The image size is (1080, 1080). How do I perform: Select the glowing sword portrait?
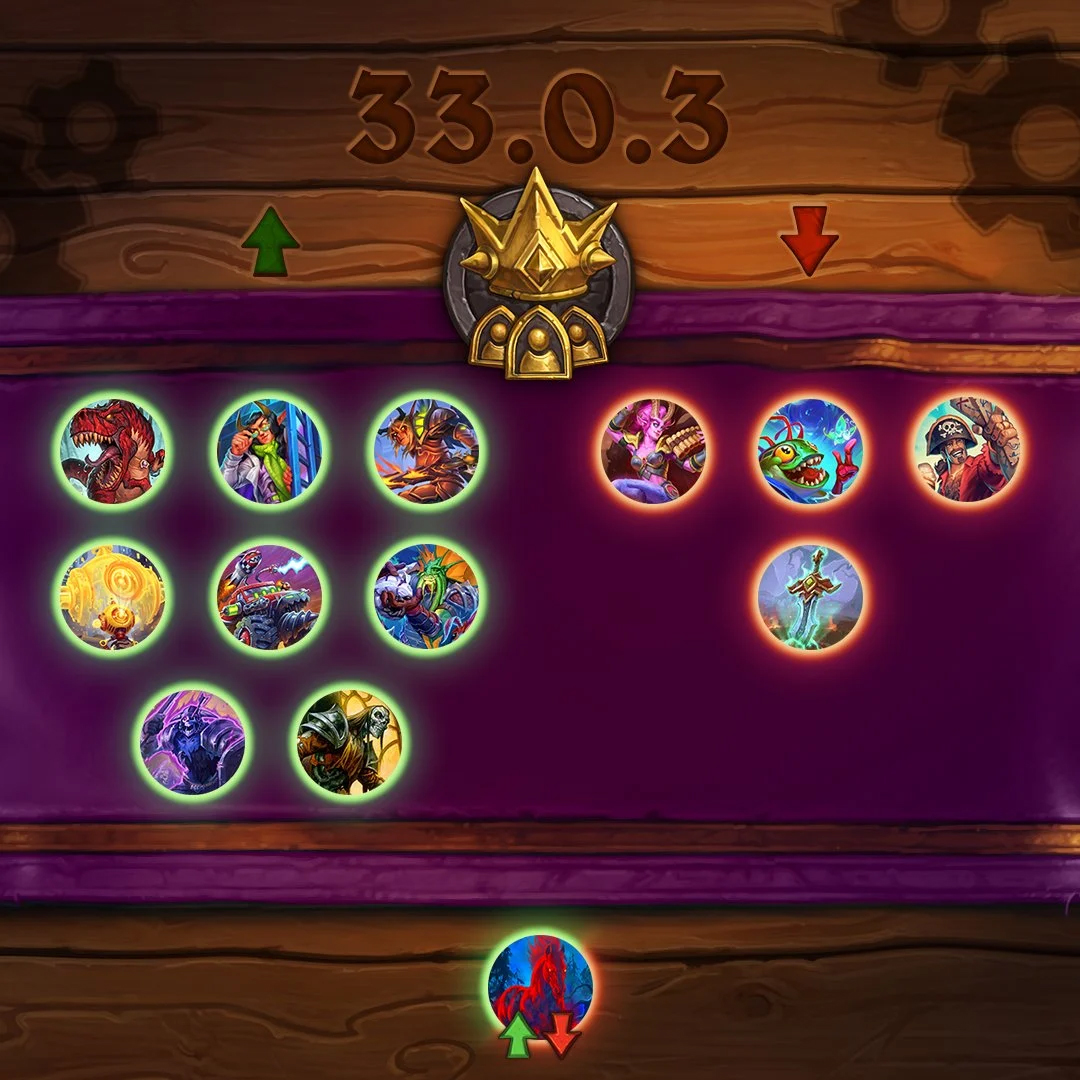click(x=810, y=597)
